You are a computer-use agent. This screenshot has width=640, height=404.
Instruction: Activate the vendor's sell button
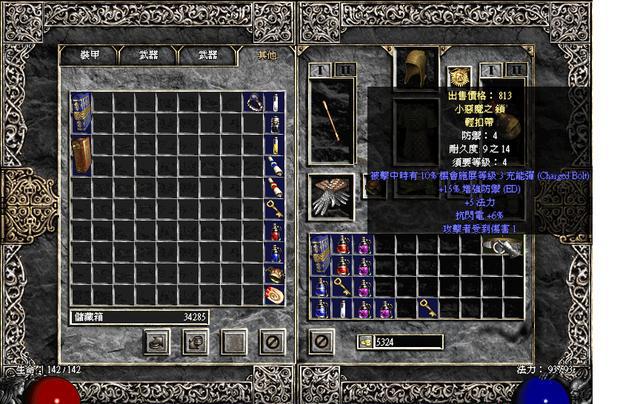pyautogui.click(x=196, y=341)
